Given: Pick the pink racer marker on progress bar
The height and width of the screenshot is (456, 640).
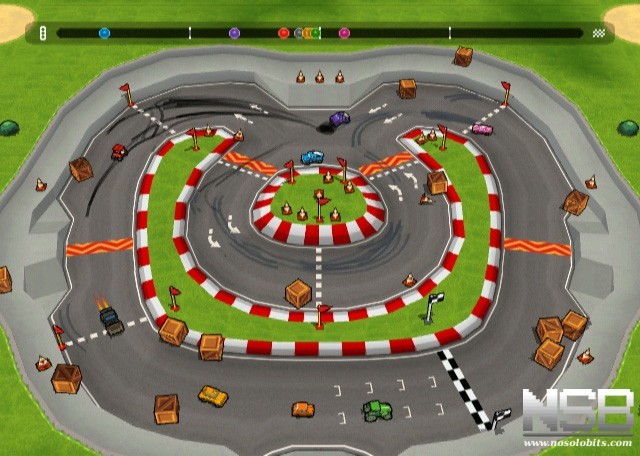Looking at the screenshot, I should (x=344, y=33).
